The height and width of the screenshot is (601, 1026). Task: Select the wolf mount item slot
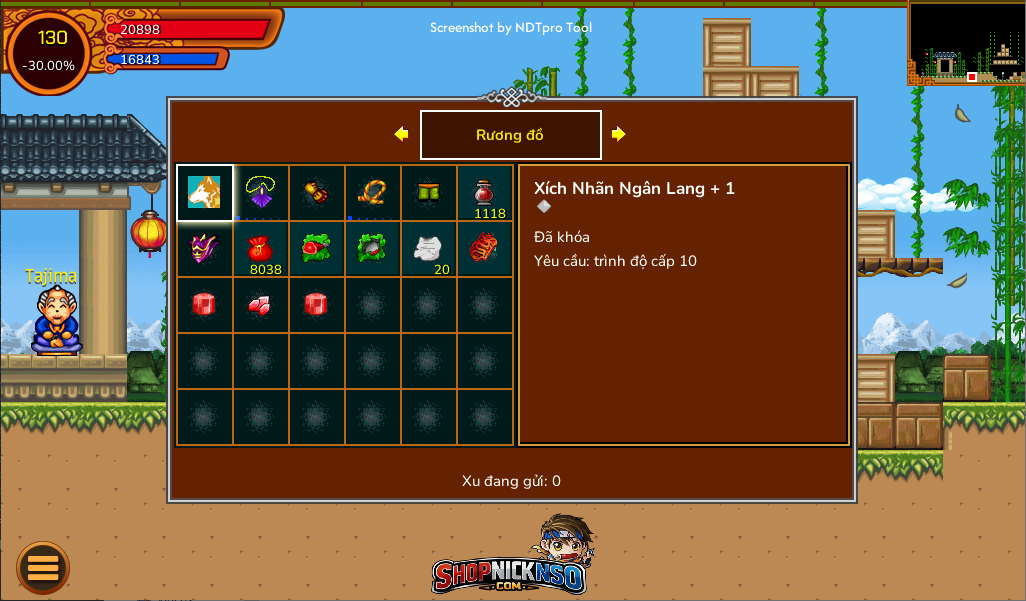pos(205,193)
